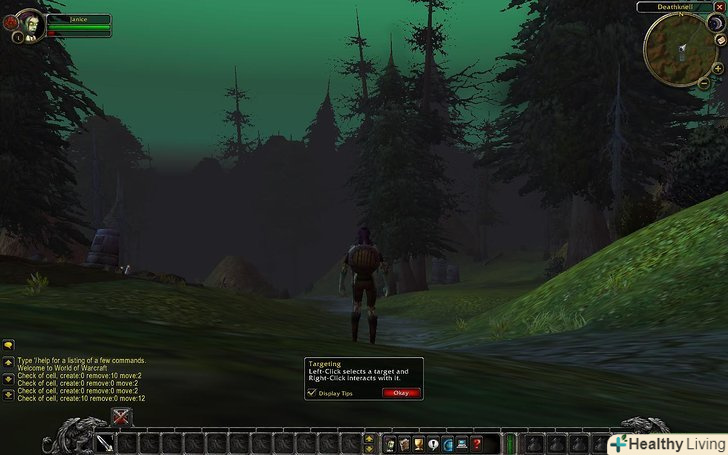Open the quest log exclamation mark button
728x455 pixels.
pos(433,442)
